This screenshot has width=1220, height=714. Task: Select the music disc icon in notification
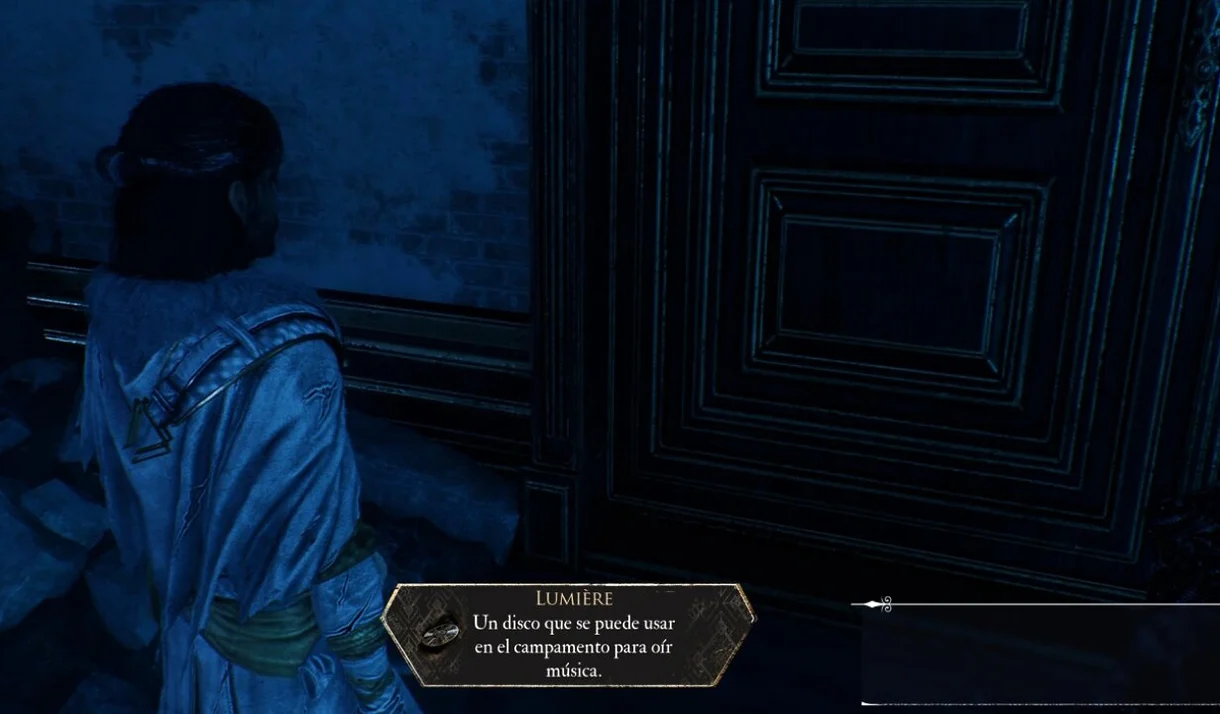coord(437,636)
